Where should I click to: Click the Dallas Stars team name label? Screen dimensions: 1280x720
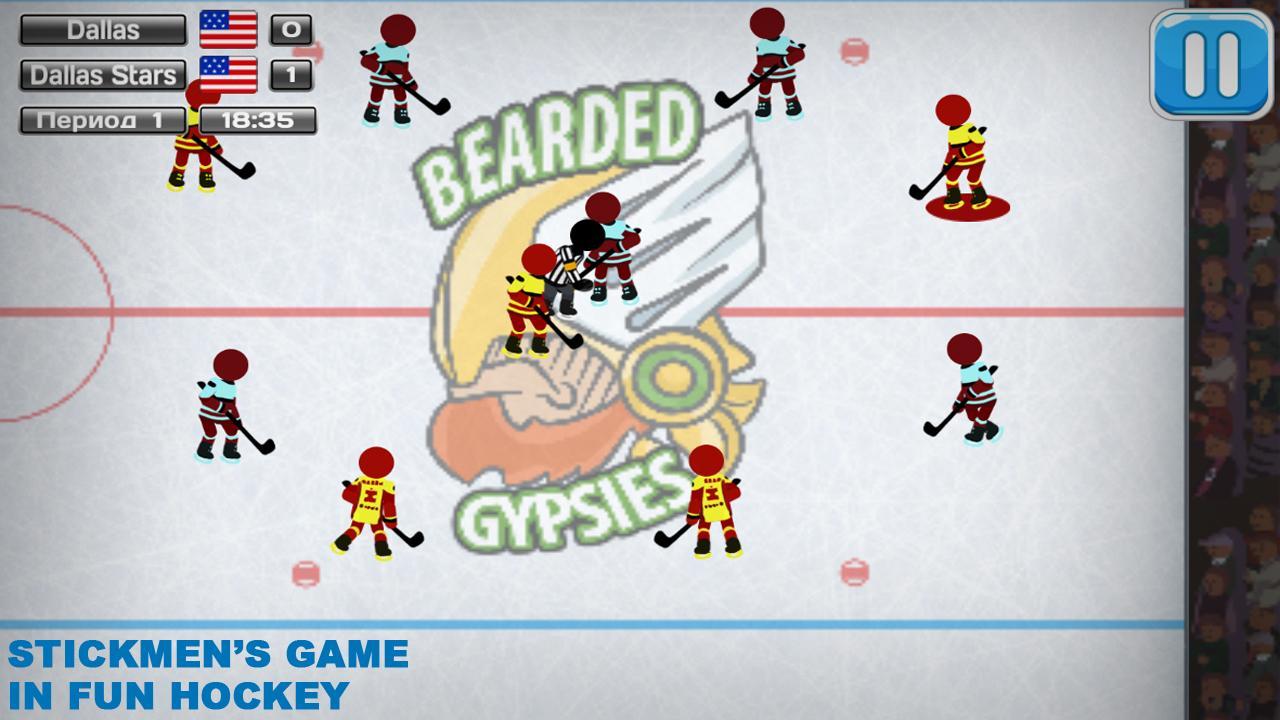(x=103, y=74)
